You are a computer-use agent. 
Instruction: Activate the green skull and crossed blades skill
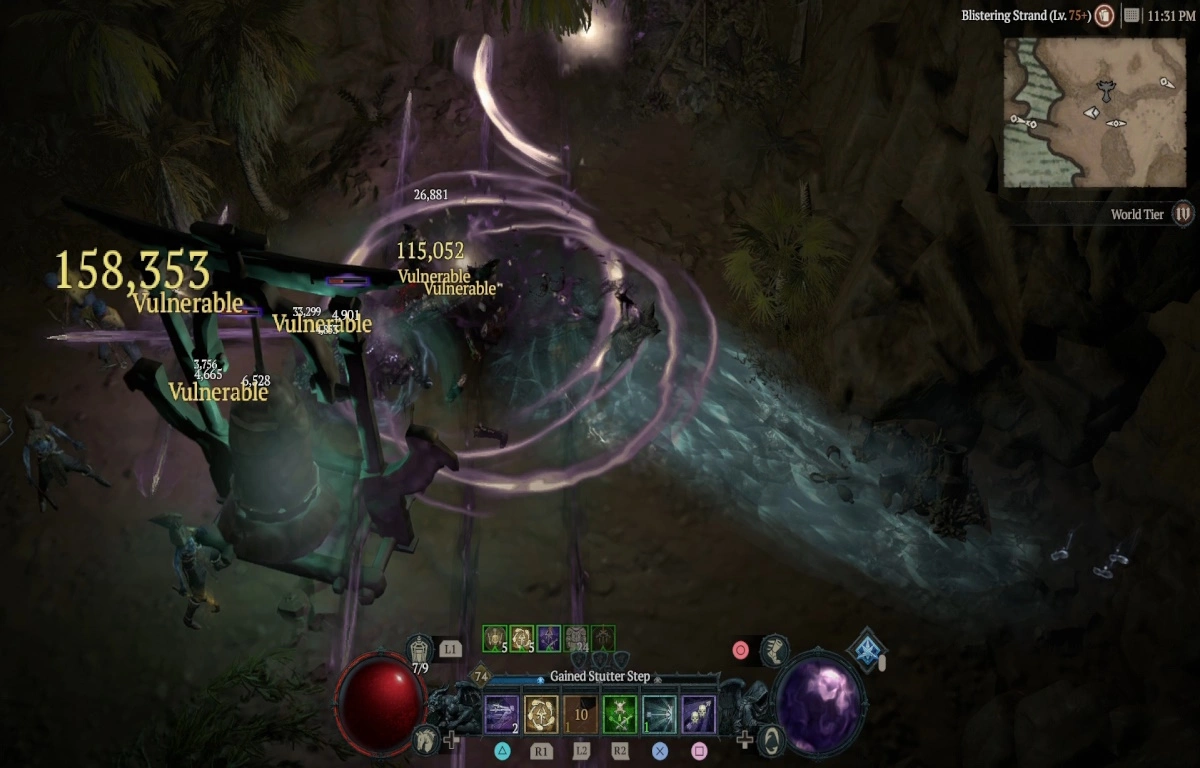tap(620, 715)
